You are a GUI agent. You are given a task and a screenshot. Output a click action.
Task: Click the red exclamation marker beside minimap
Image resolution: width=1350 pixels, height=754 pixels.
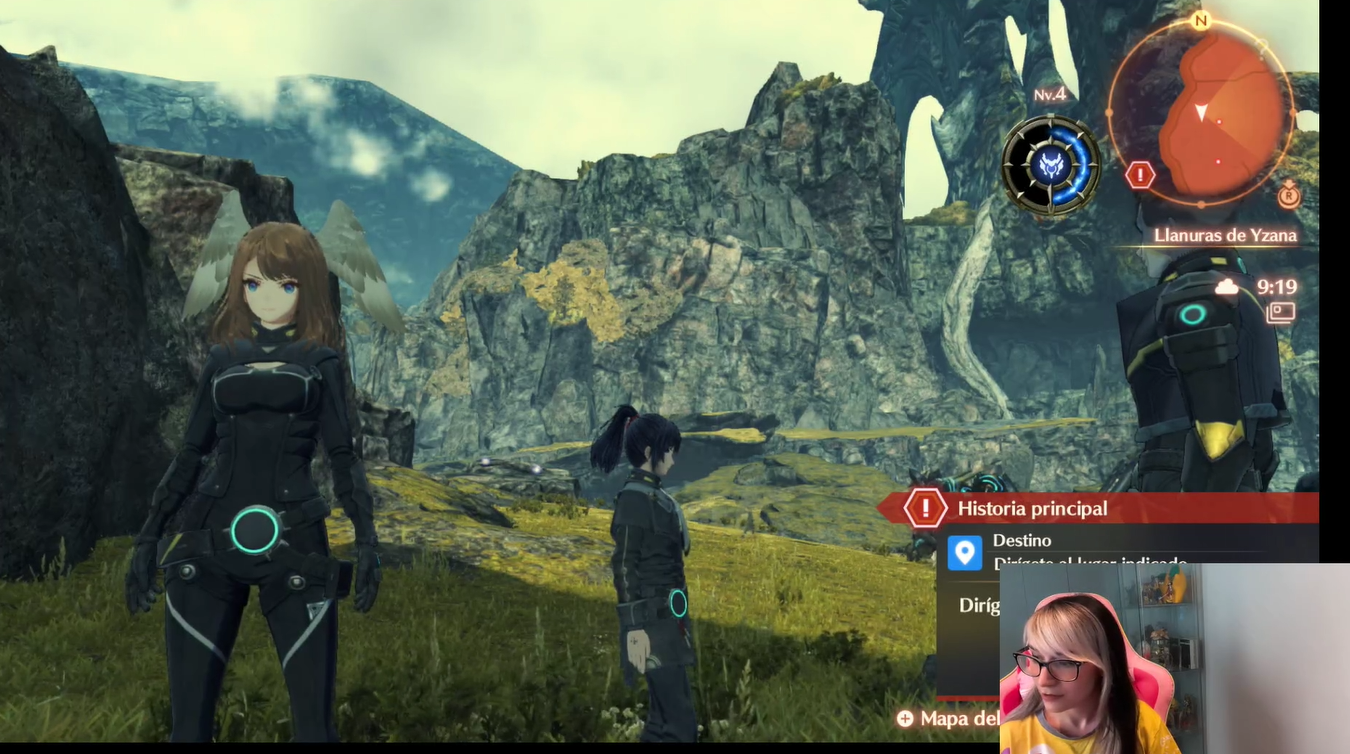(x=1140, y=176)
